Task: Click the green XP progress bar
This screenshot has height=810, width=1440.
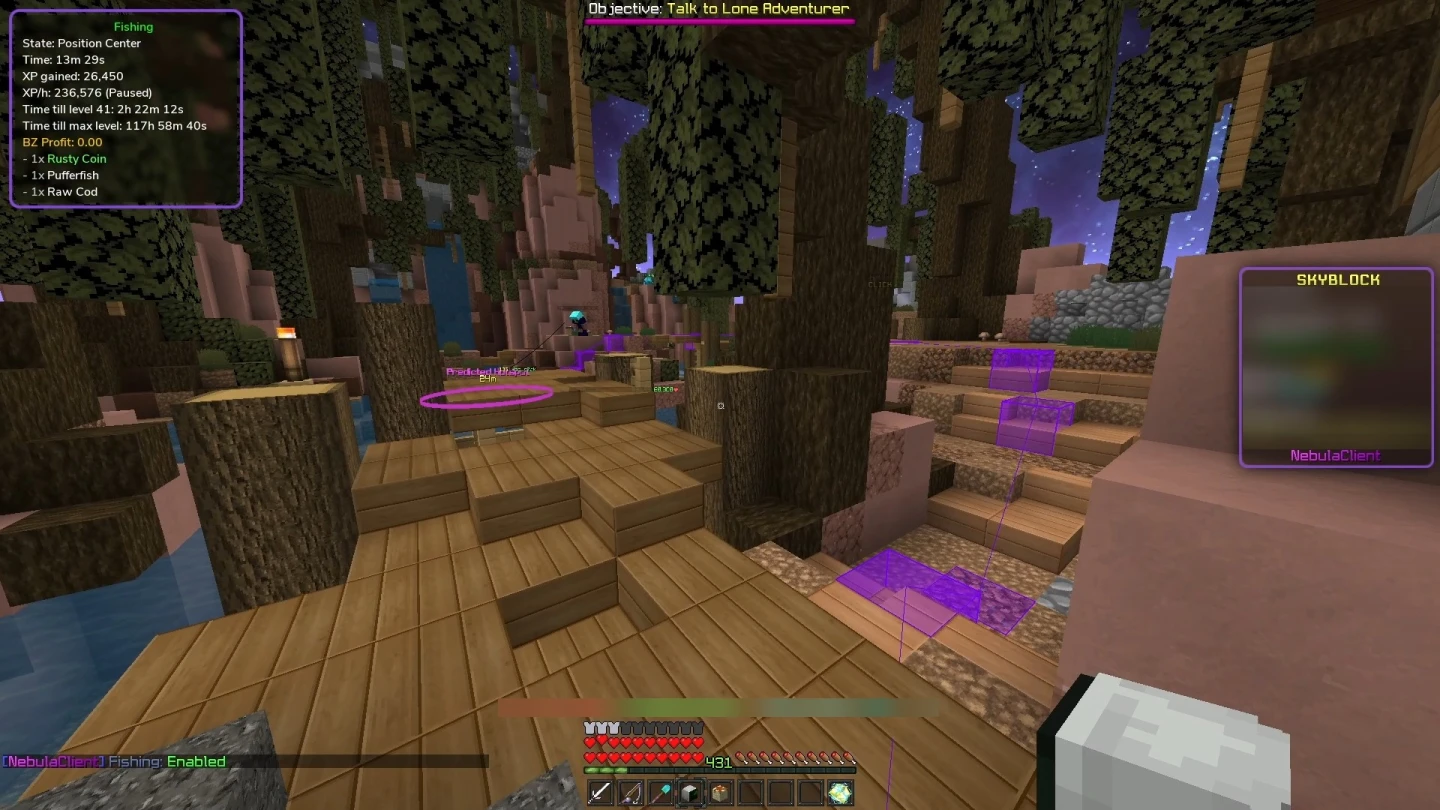Action: (x=605, y=770)
